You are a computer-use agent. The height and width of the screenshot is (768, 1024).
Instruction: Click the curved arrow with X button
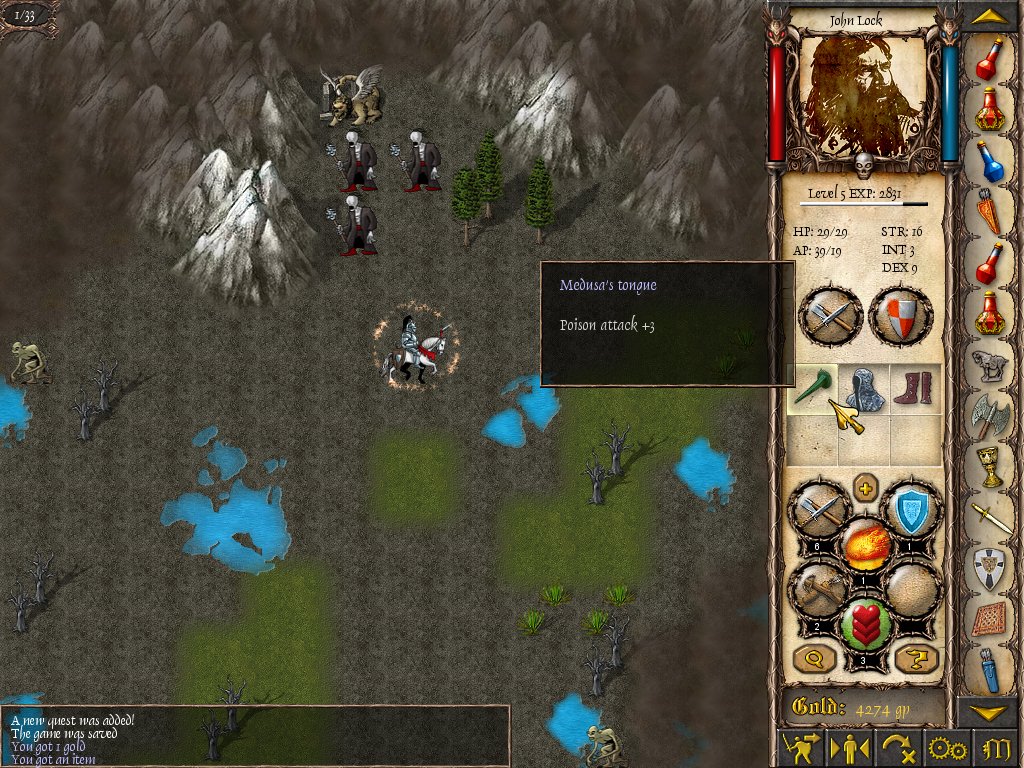pyautogui.click(x=895, y=748)
